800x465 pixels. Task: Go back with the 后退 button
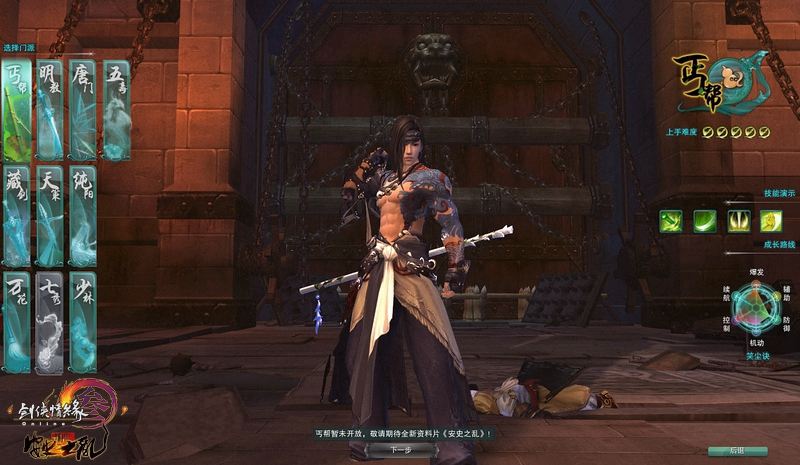(735, 451)
